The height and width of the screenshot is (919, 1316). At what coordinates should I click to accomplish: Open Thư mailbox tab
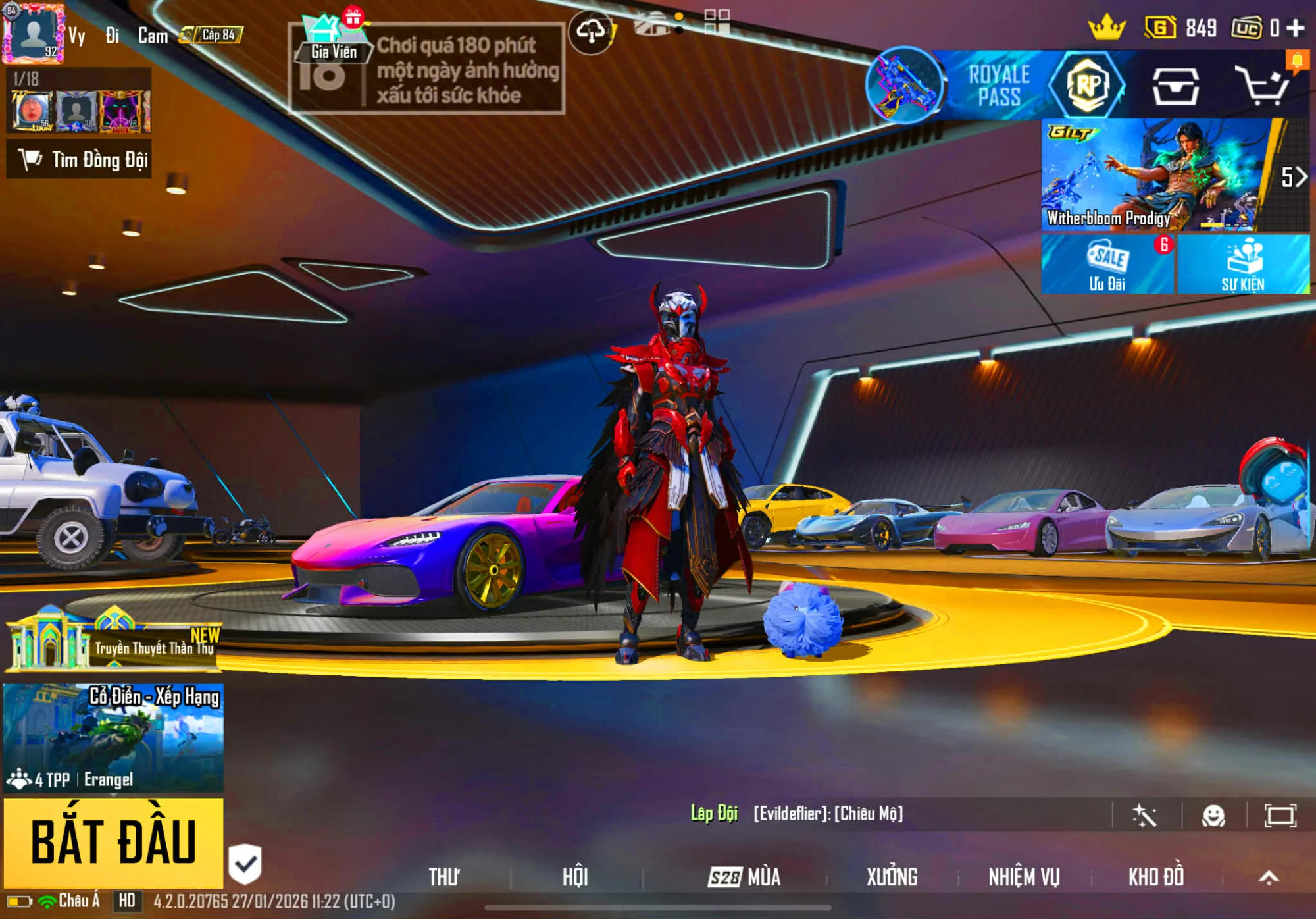(444, 877)
